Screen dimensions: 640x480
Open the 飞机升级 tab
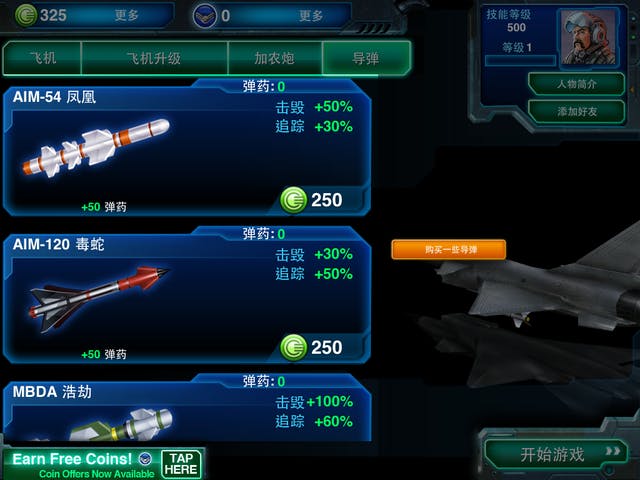pos(154,59)
